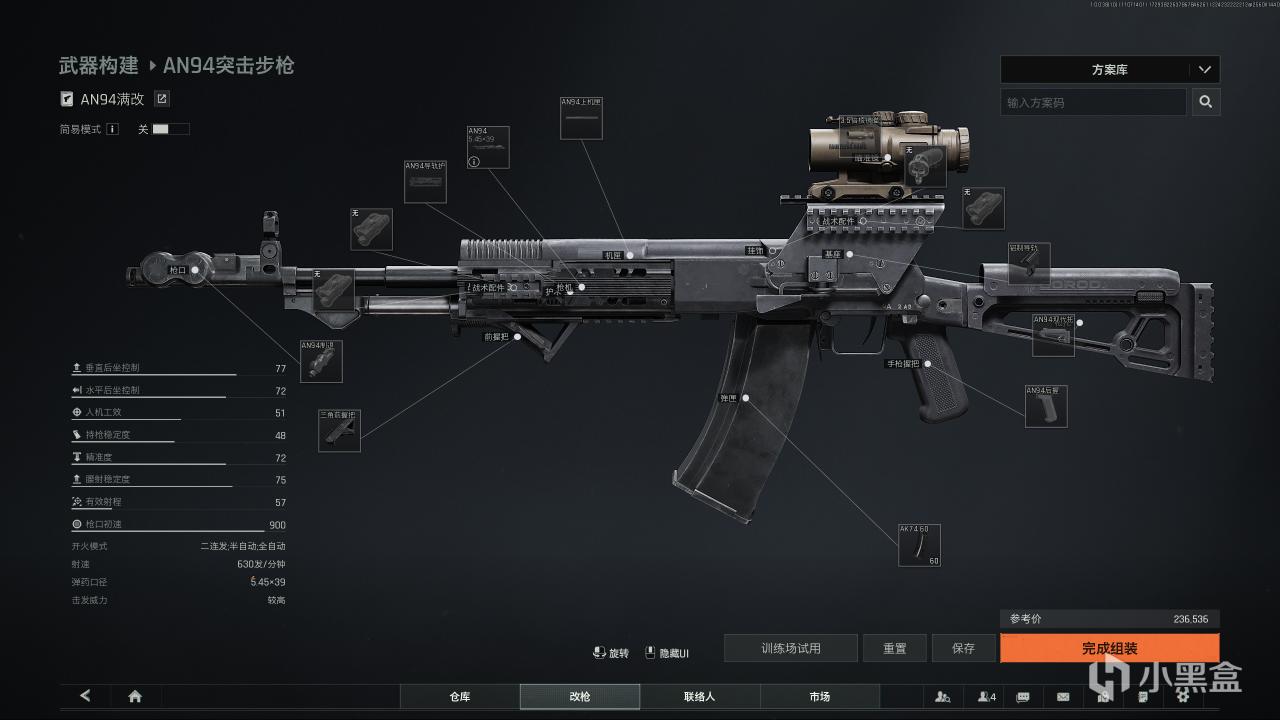Open the mail envelope icon
Screen dimensions: 1280x720
pyautogui.click(x=1063, y=696)
